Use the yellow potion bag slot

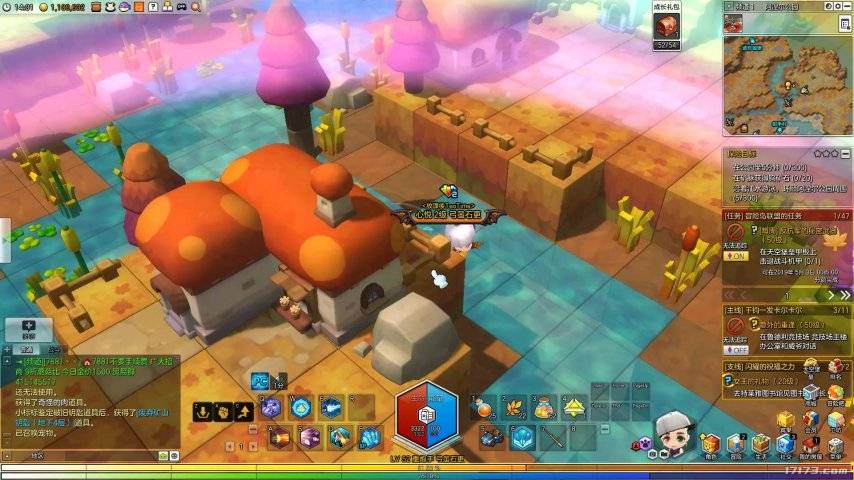point(545,407)
